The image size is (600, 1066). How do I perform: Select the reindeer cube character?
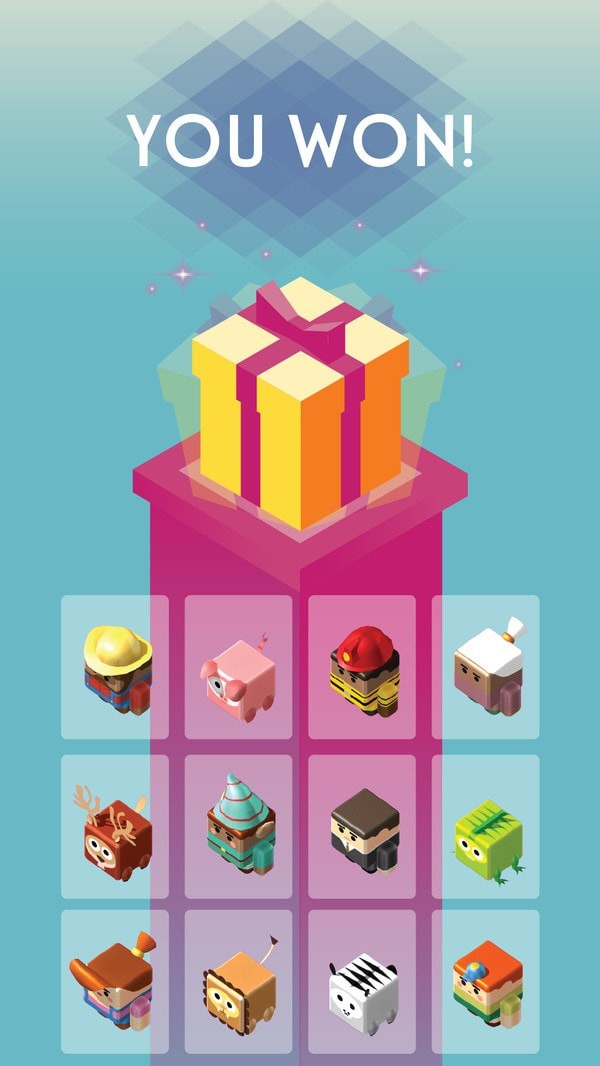115,827
